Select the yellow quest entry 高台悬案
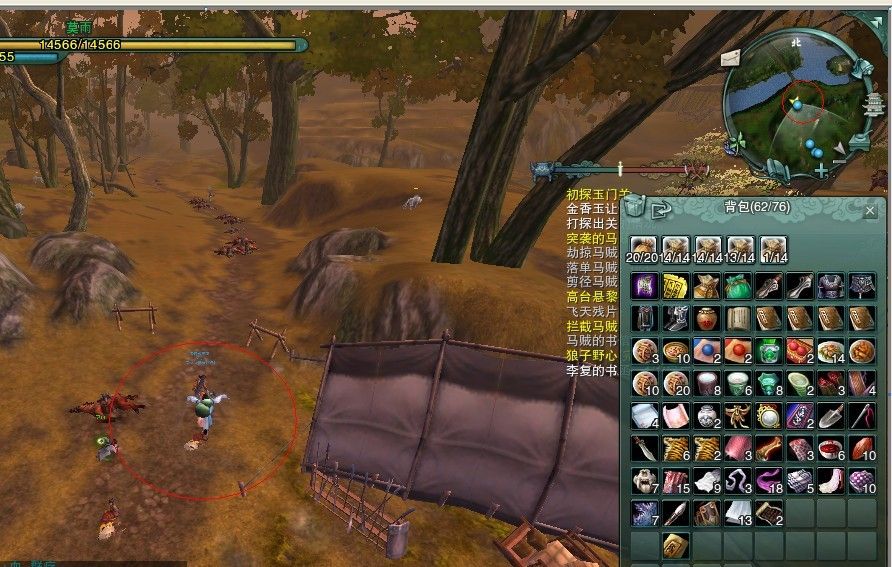 tap(592, 297)
